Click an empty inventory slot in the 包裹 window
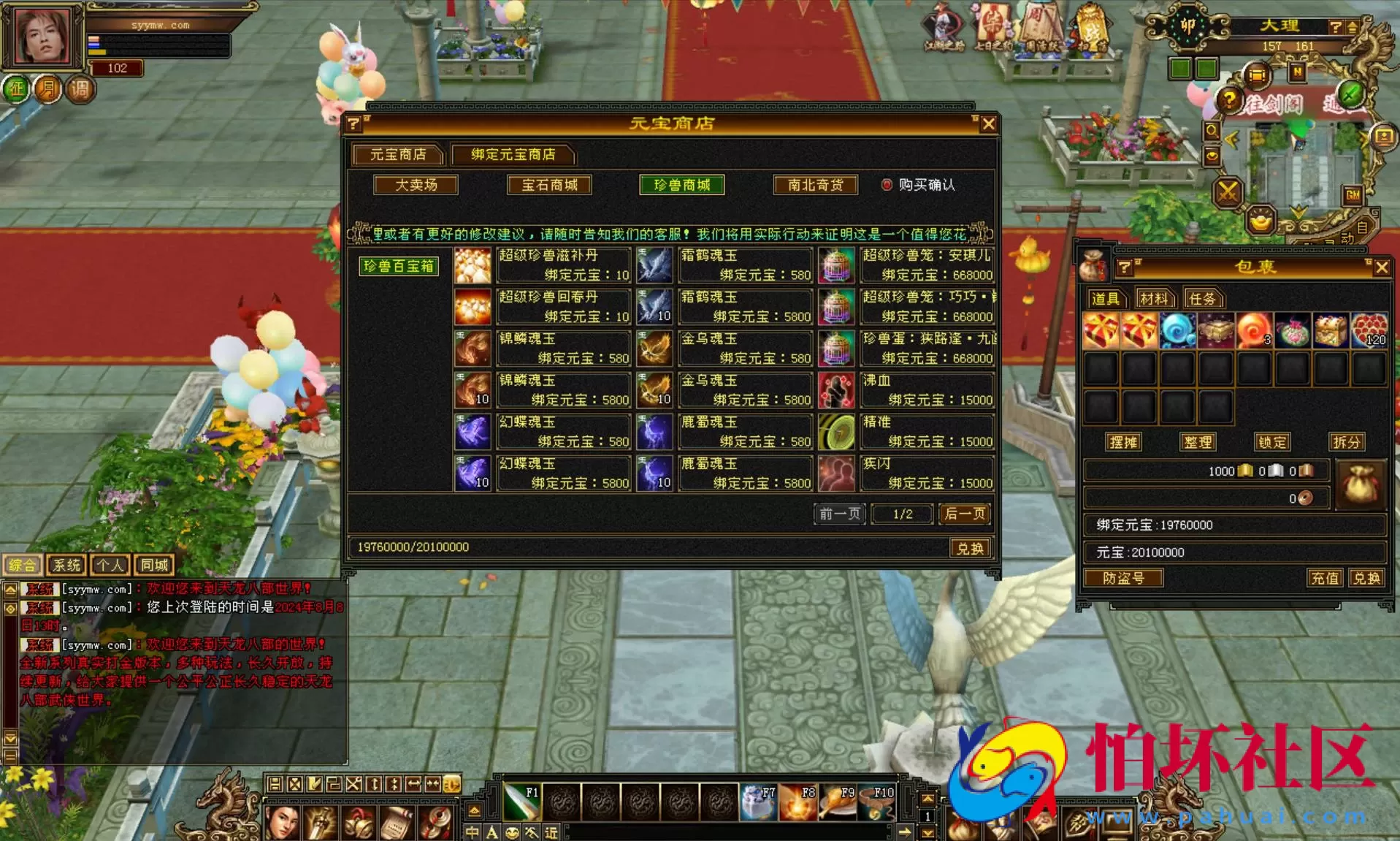This screenshot has width=1400, height=841. point(1138,368)
